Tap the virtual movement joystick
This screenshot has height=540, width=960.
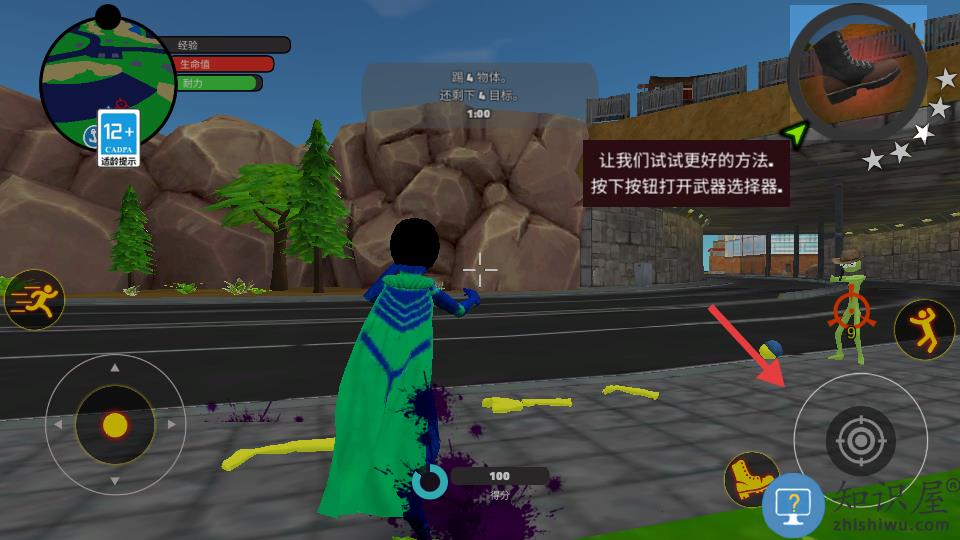pos(115,425)
